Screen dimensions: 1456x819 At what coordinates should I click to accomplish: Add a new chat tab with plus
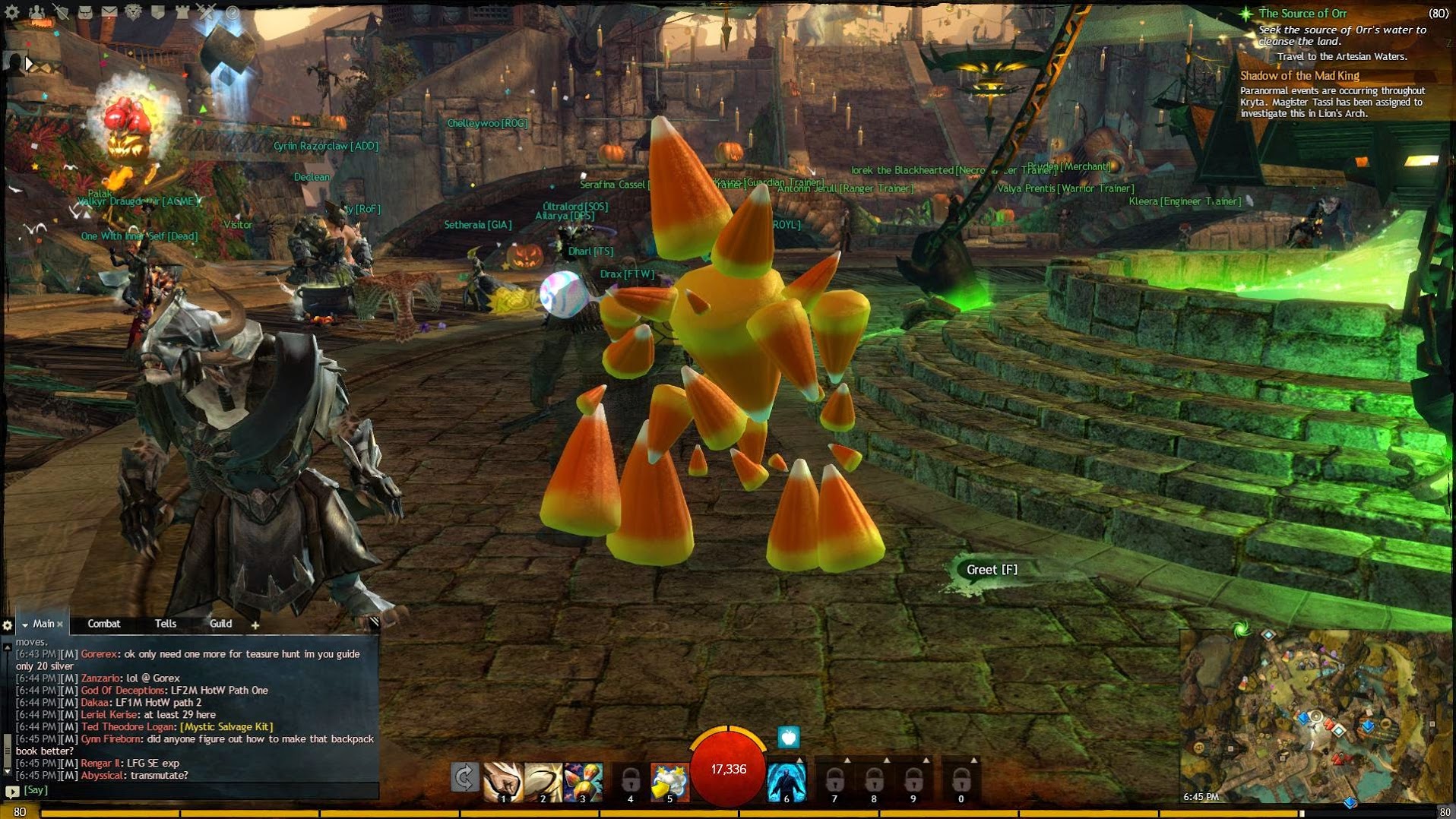(x=255, y=625)
